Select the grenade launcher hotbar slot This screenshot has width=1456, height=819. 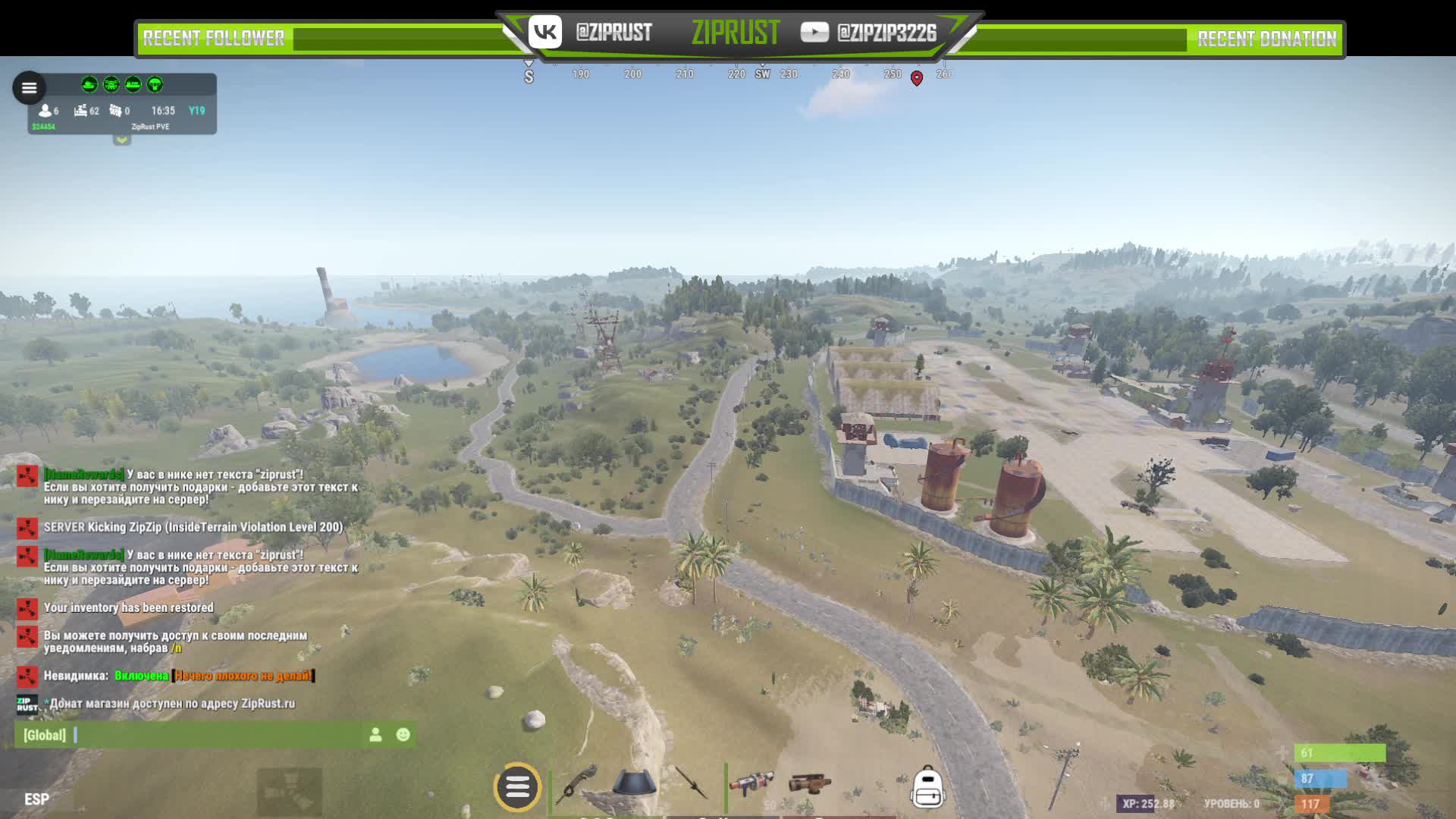pos(751,783)
